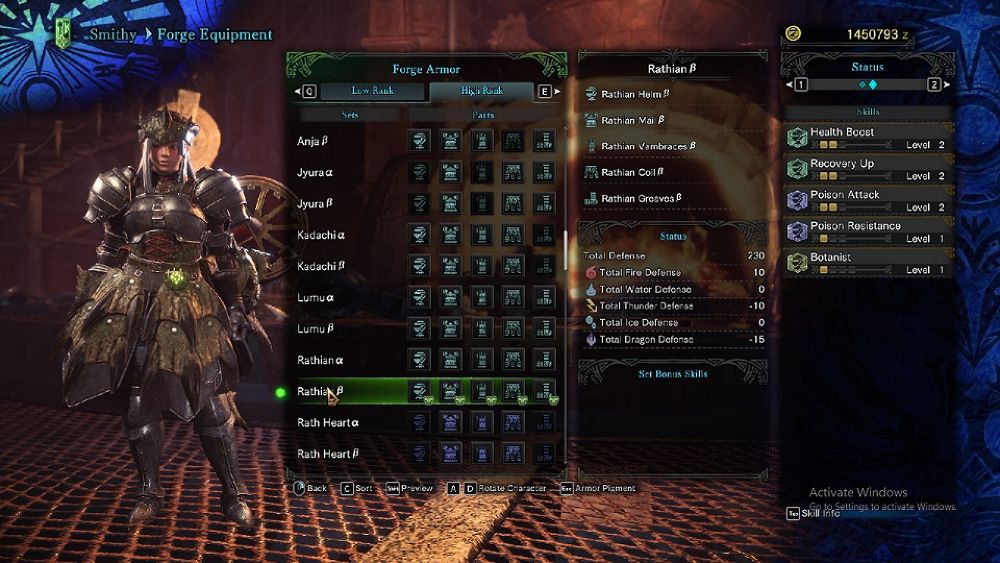Viewport: 1000px width, 563px height.
Task: Click the Set Bonus Skills header
Action: pos(673,374)
